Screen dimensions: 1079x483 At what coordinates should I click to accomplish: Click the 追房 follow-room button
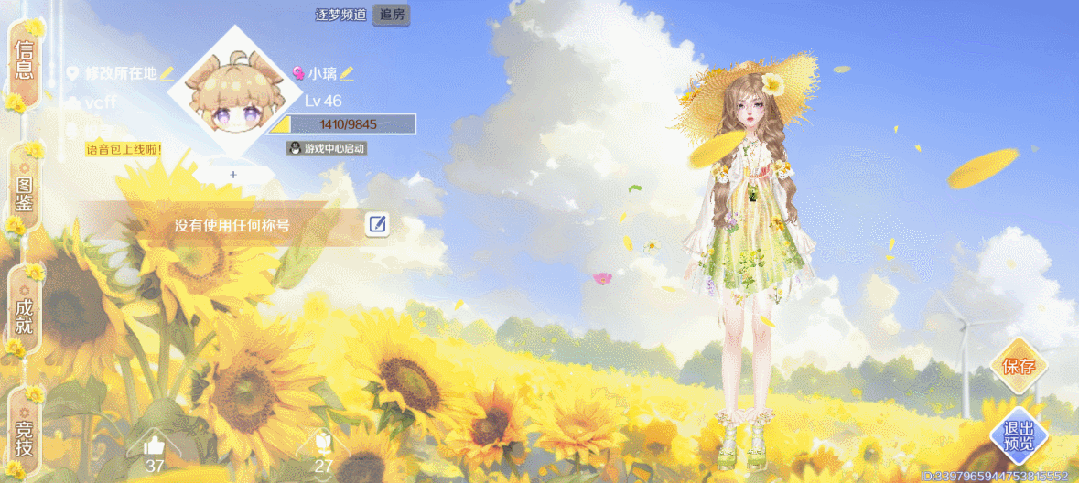[x=391, y=15]
